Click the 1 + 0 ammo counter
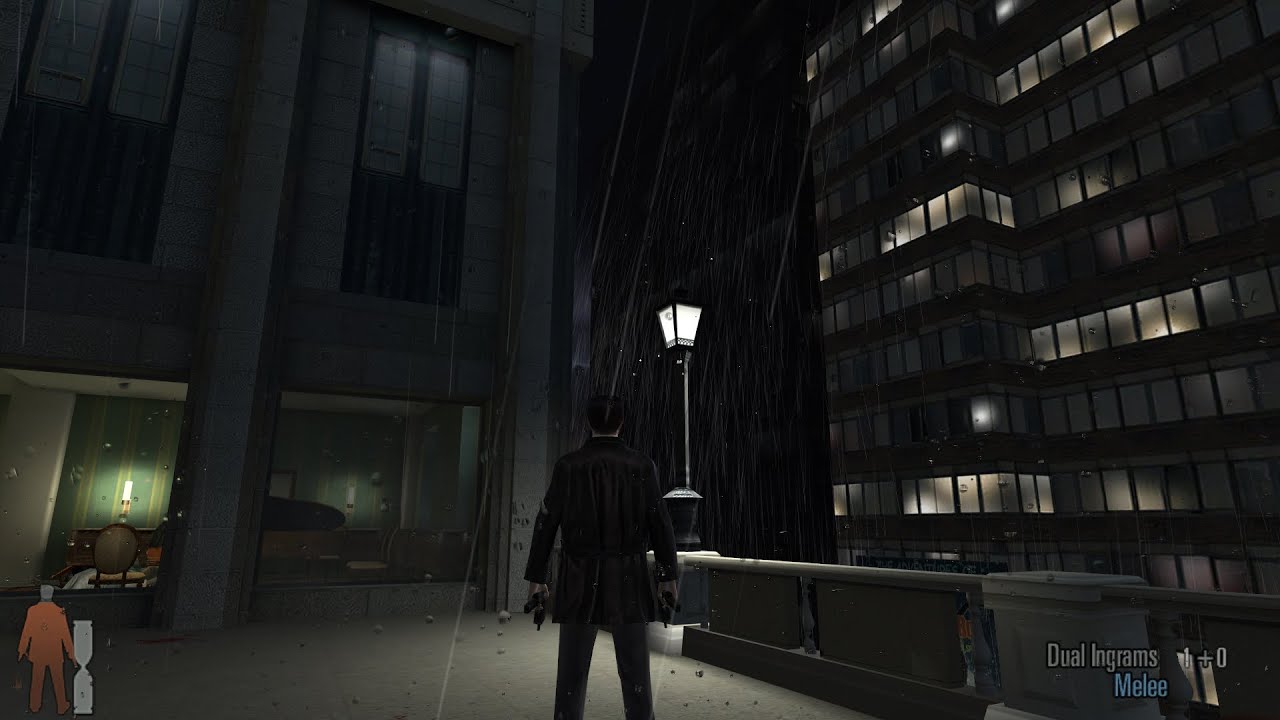This screenshot has width=1280, height=720. coord(1203,656)
